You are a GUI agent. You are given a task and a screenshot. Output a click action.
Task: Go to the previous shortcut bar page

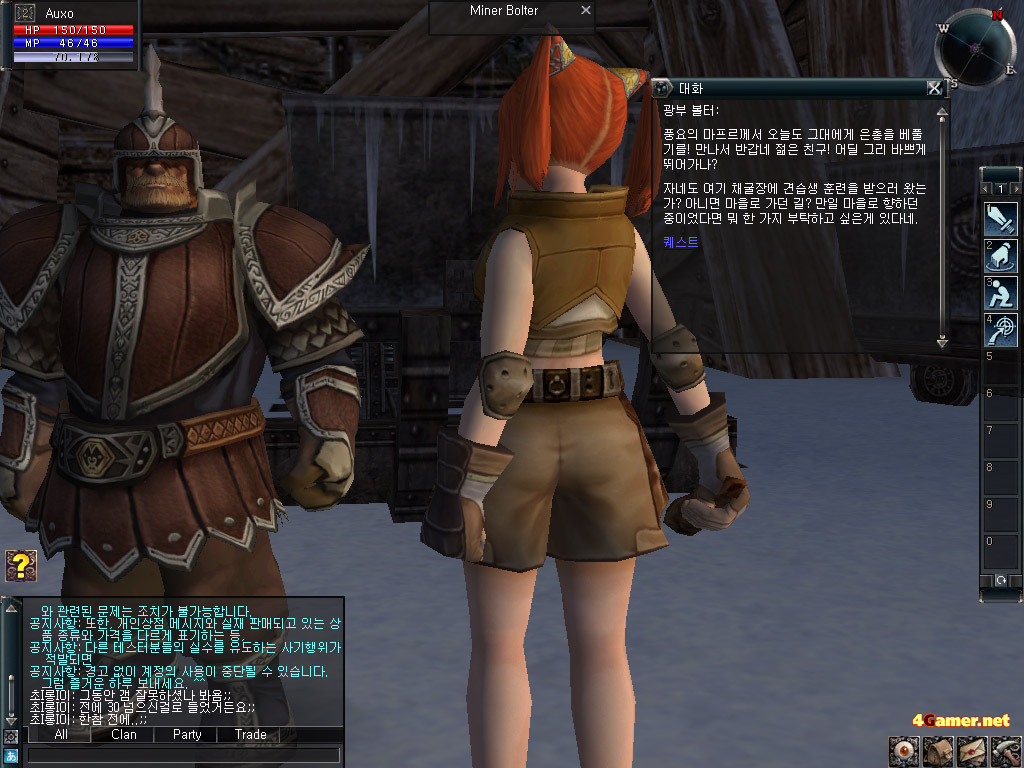tap(986, 188)
